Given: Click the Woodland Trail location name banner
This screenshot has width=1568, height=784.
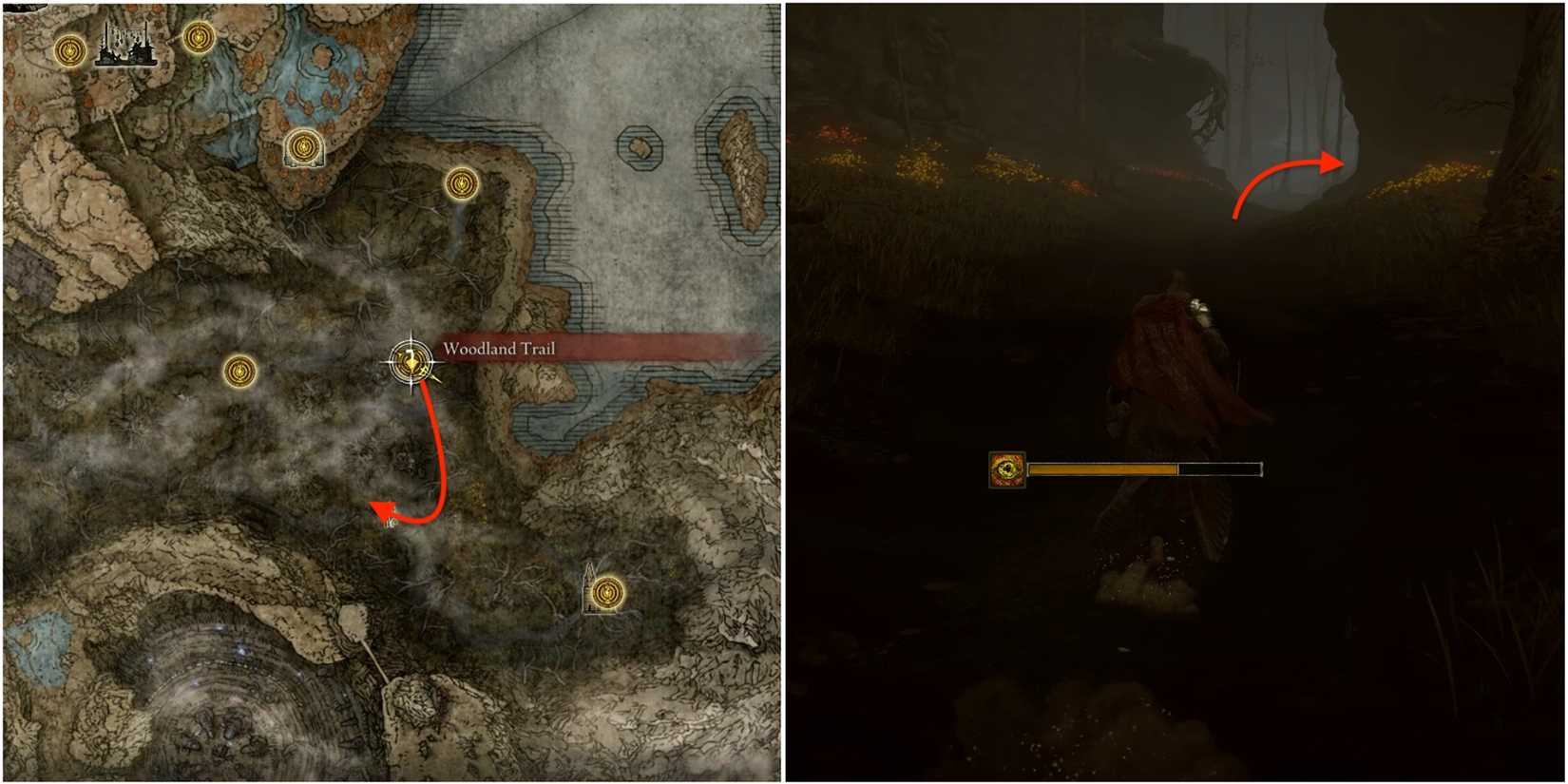Looking at the screenshot, I should point(498,350).
